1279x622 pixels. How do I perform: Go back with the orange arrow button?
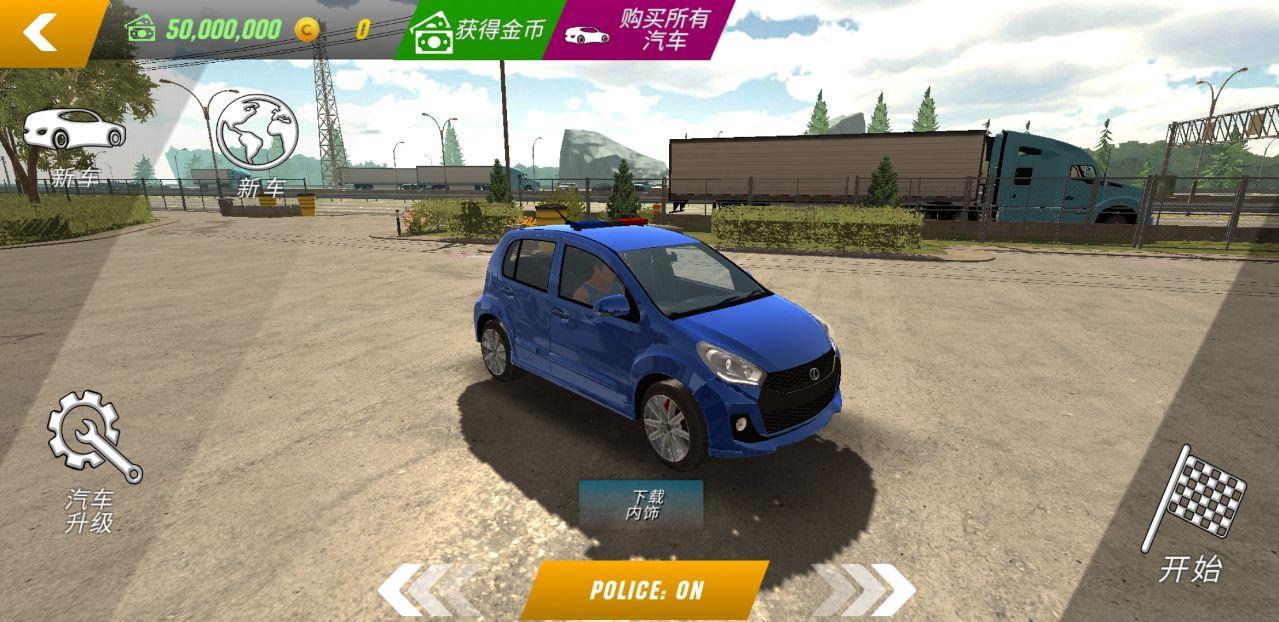[45, 31]
